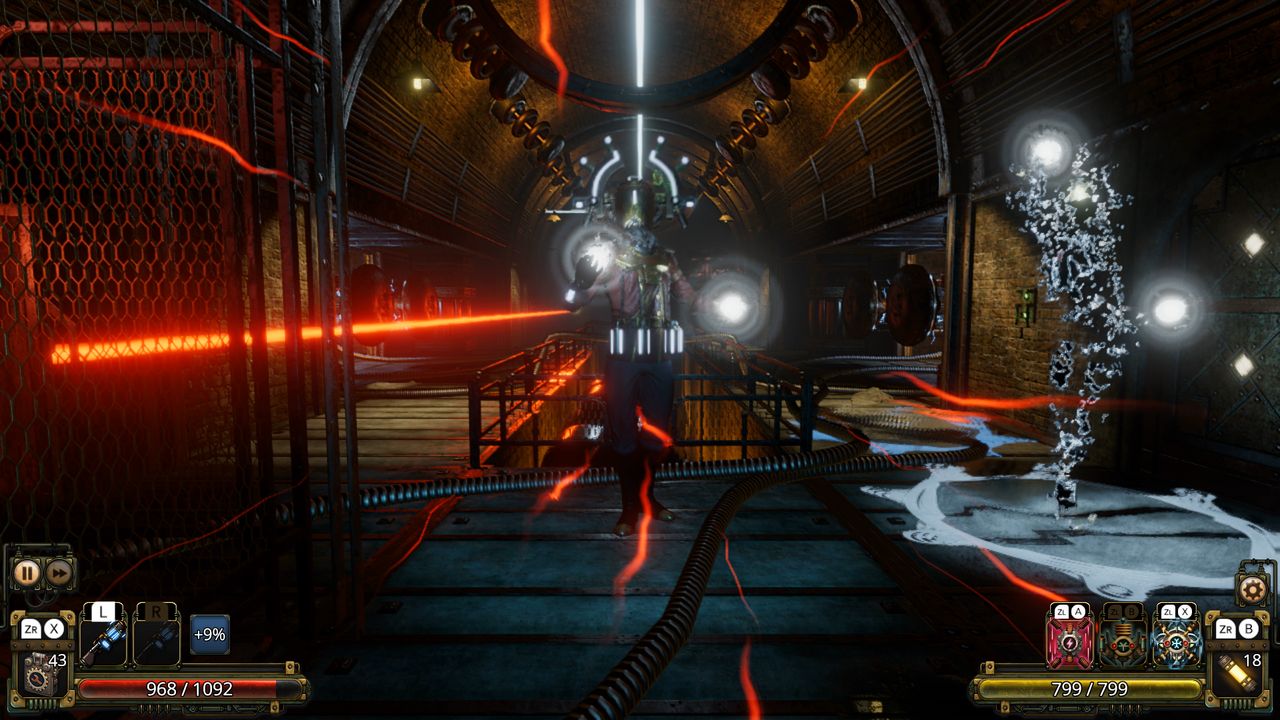Select the R-slot secondary weapon

tap(156, 640)
